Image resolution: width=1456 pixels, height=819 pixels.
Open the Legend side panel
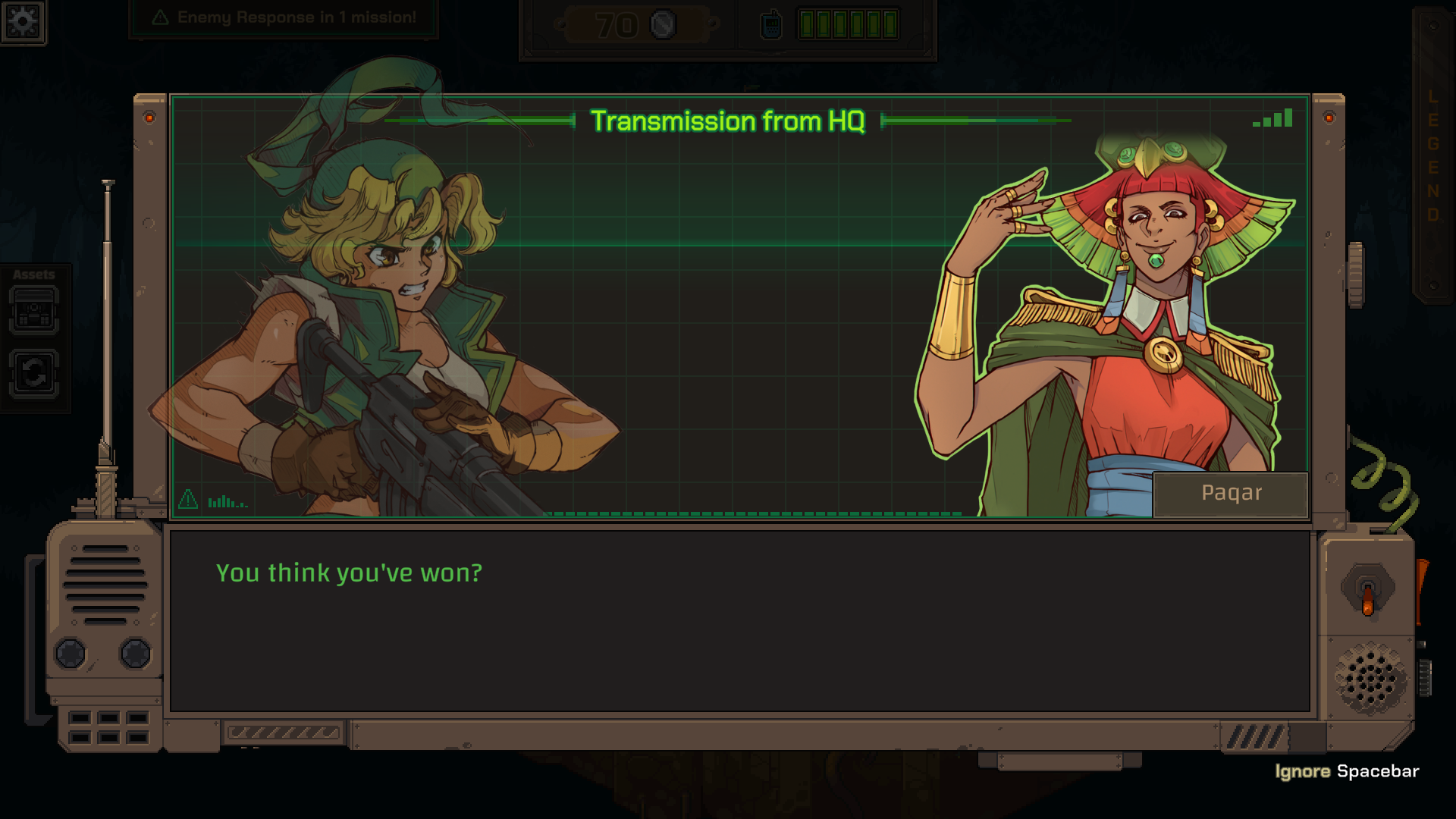[1432, 155]
